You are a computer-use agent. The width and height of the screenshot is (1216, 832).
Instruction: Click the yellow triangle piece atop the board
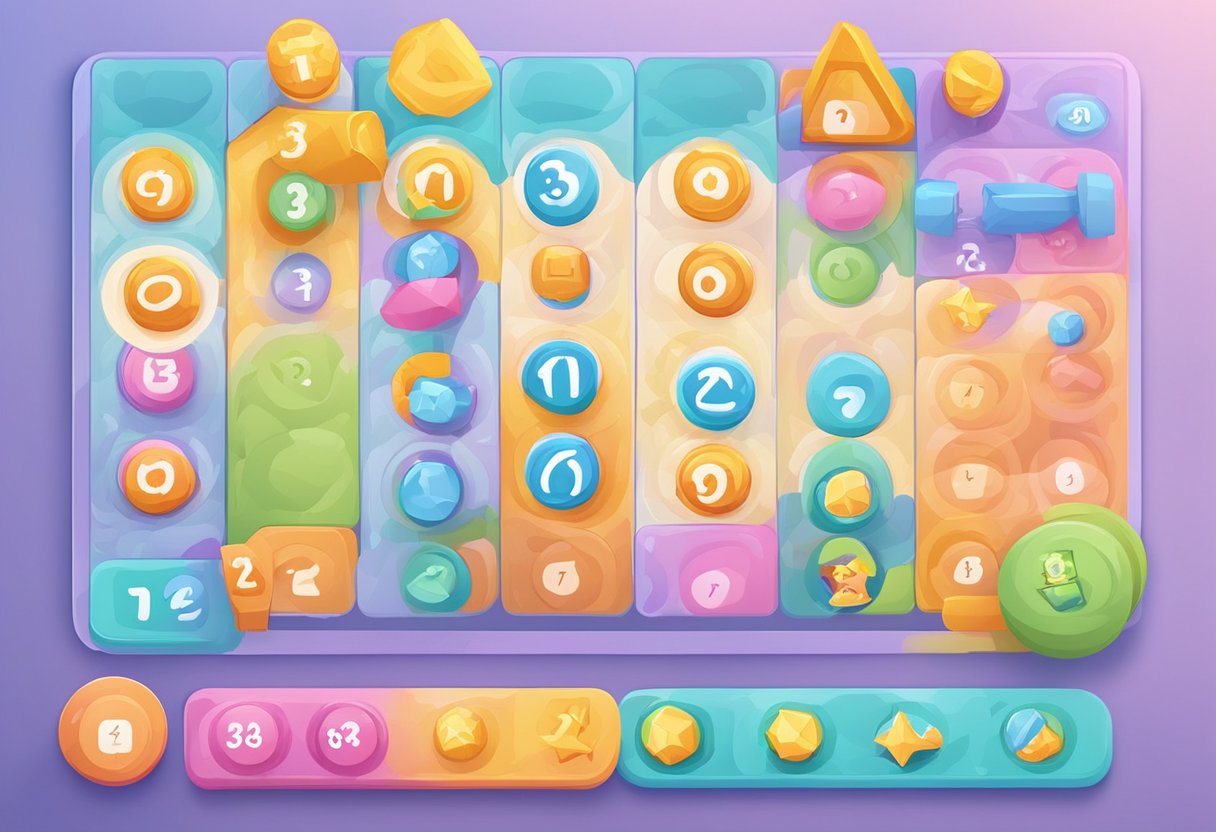coord(853,88)
